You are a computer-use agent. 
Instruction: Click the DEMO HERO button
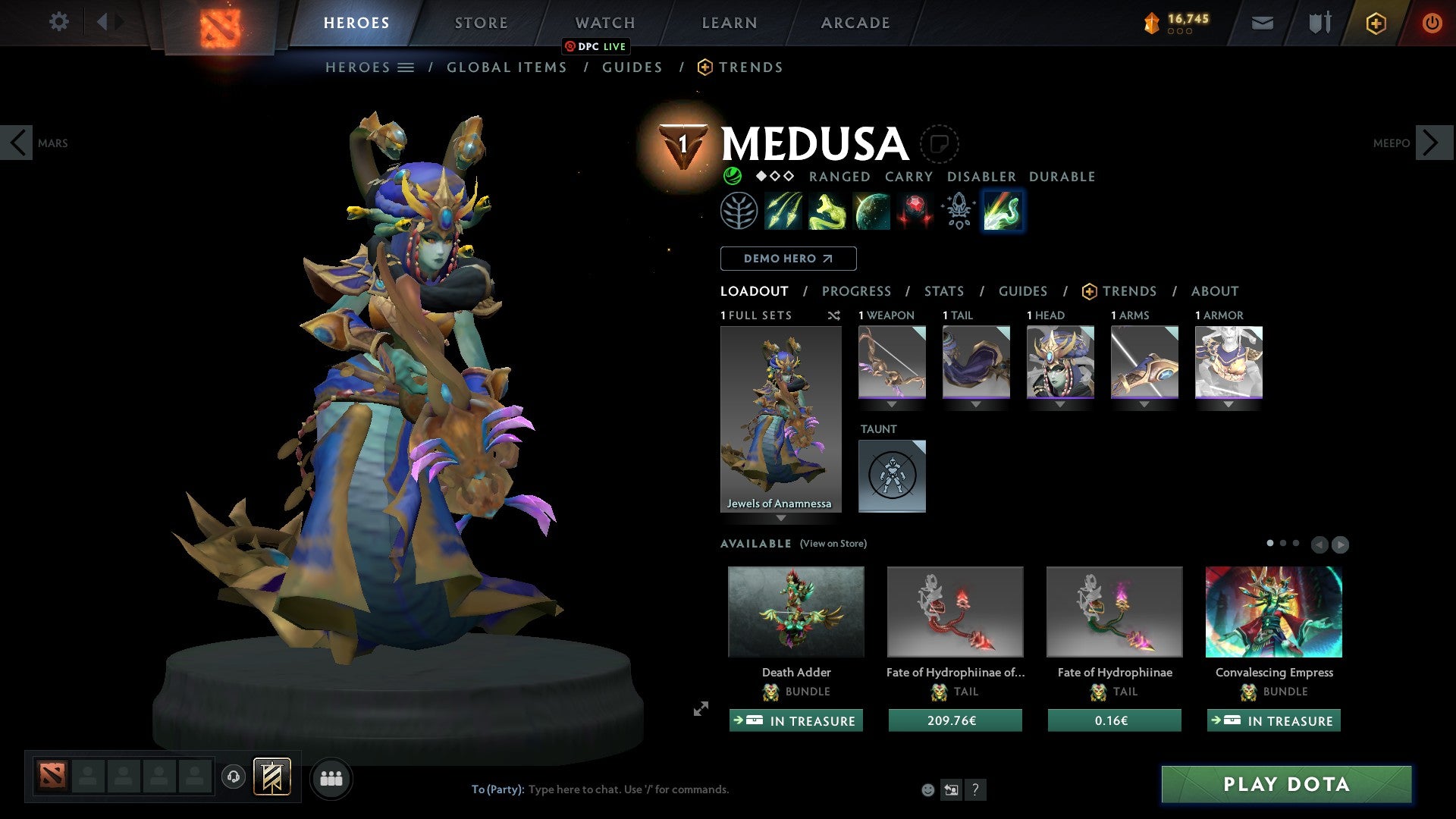[x=788, y=259]
